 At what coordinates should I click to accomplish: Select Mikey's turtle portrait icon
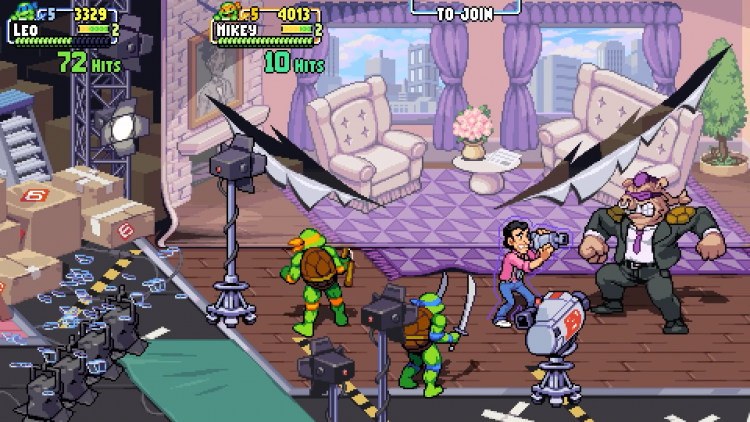228,11
